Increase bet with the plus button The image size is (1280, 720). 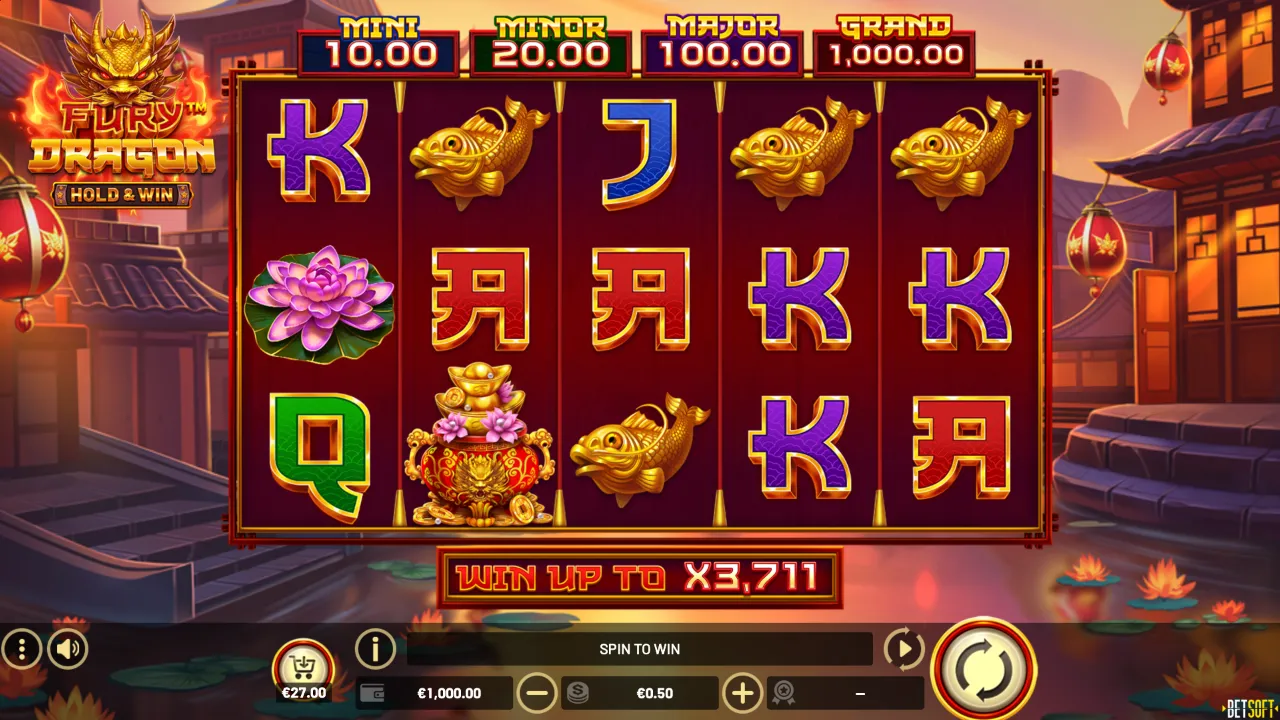coord(742,692)
